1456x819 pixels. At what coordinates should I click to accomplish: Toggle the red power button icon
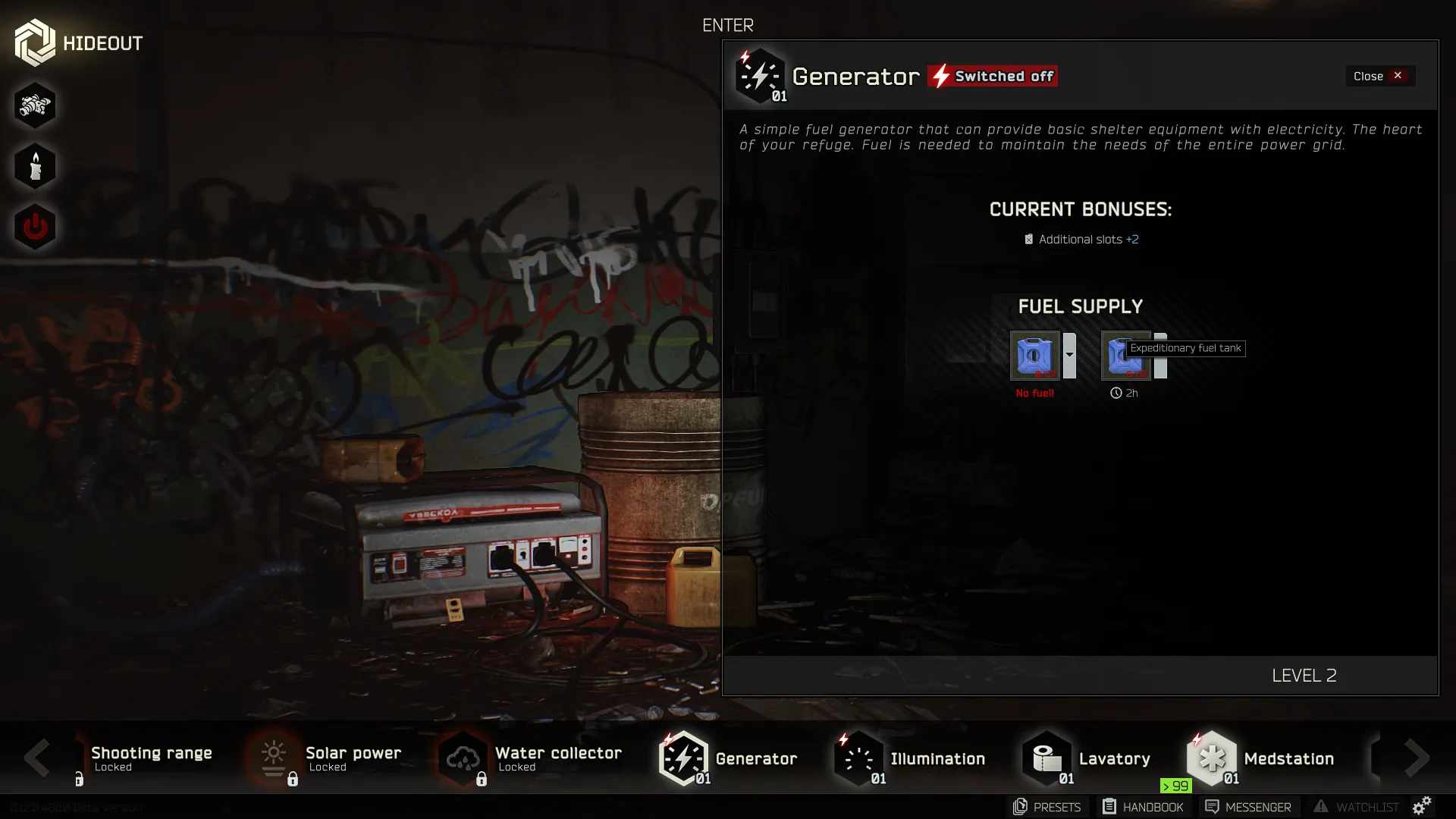click(35, 227)
